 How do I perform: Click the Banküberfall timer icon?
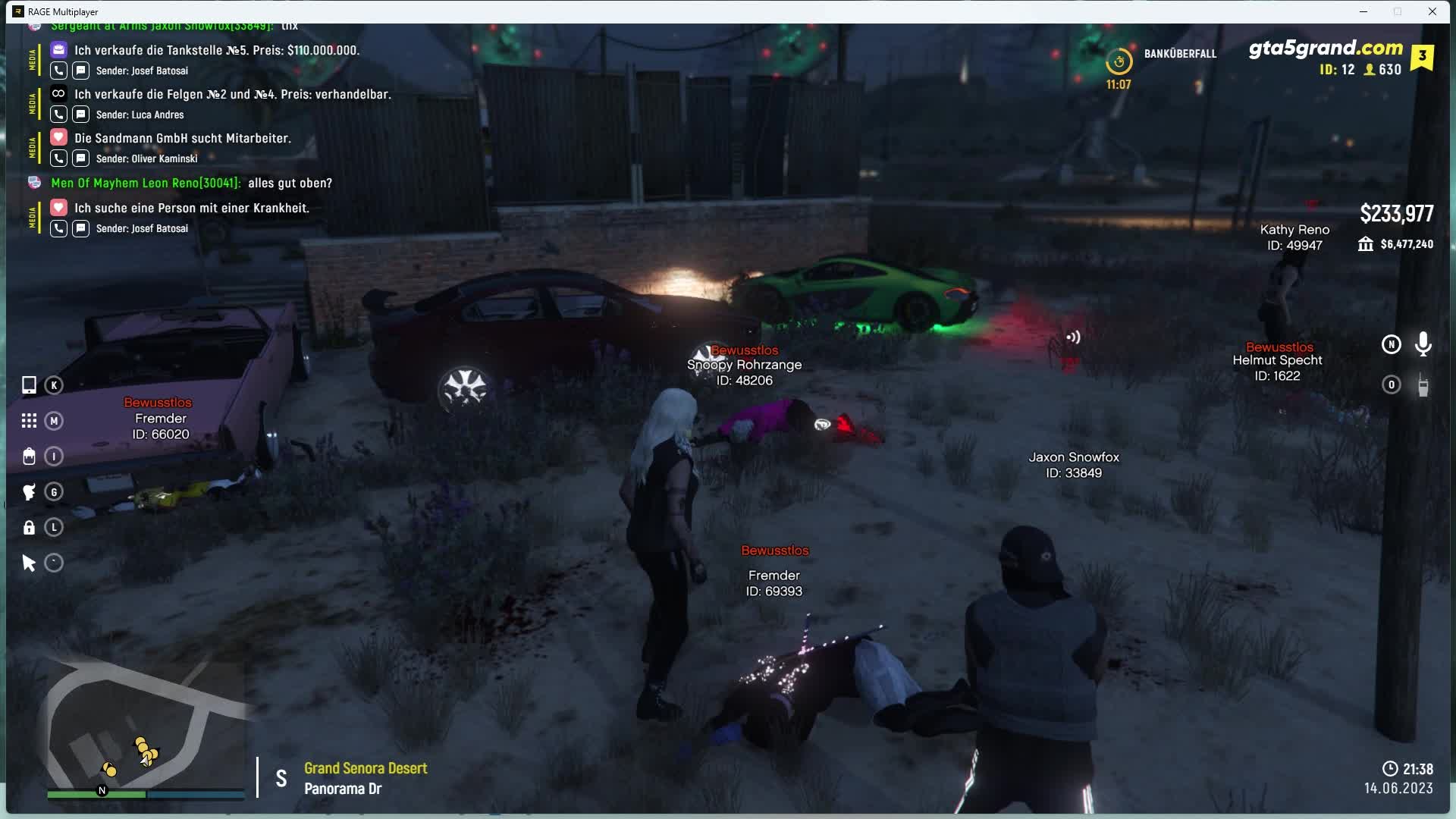tap(1119, 61)
